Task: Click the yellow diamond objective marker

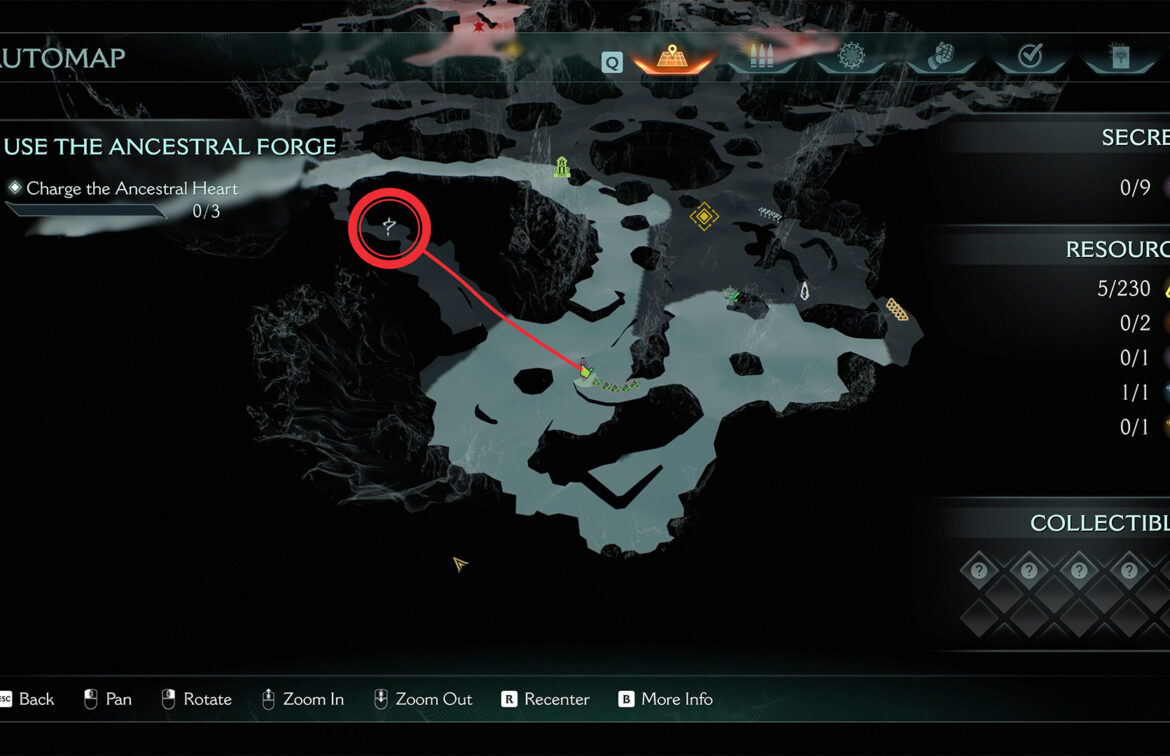Action: click(704, 215)
